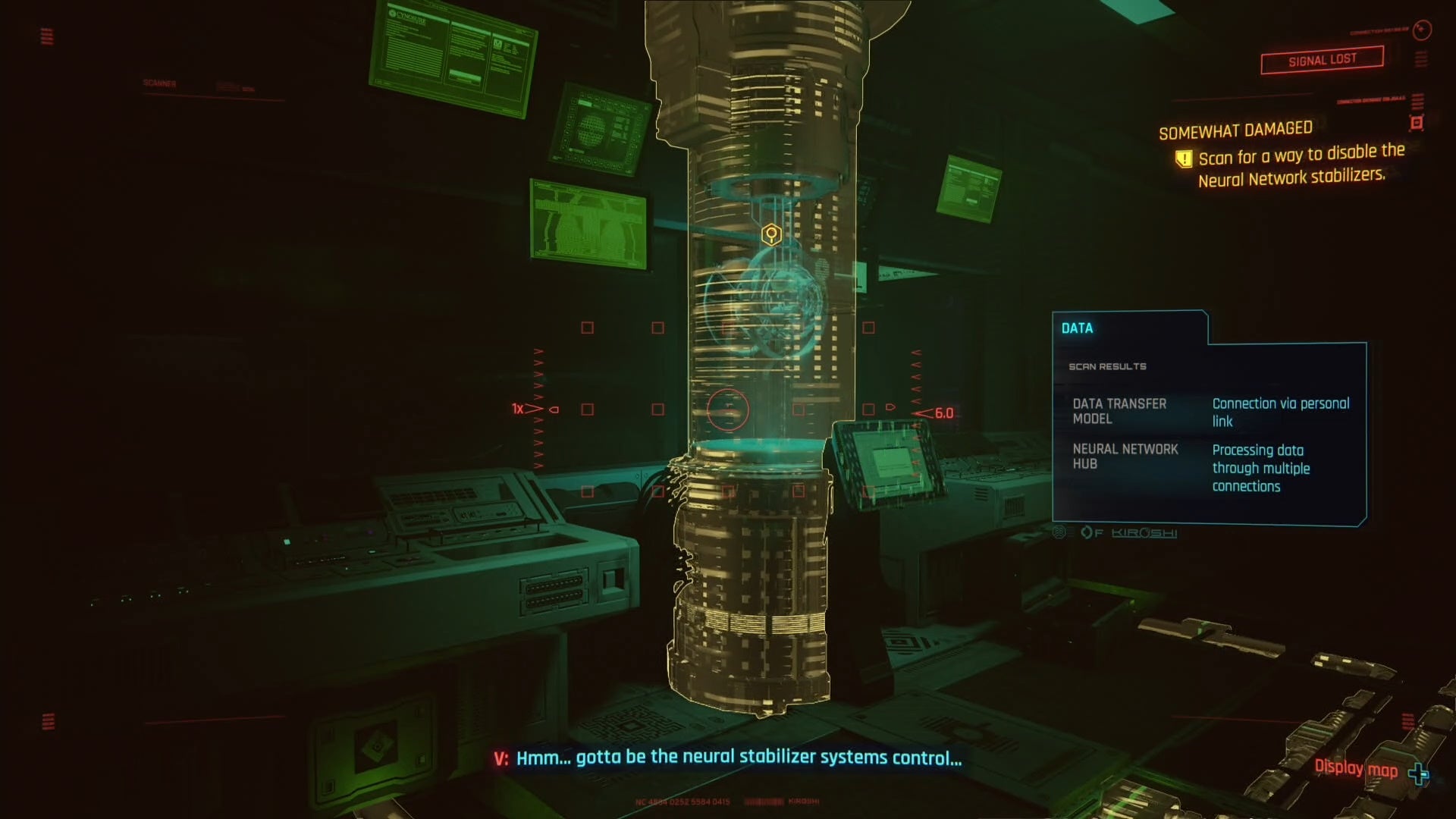Select the DATA tab in scanner panel
Viewport: 1456px width, 819px height.
(x=1078, y=328)
